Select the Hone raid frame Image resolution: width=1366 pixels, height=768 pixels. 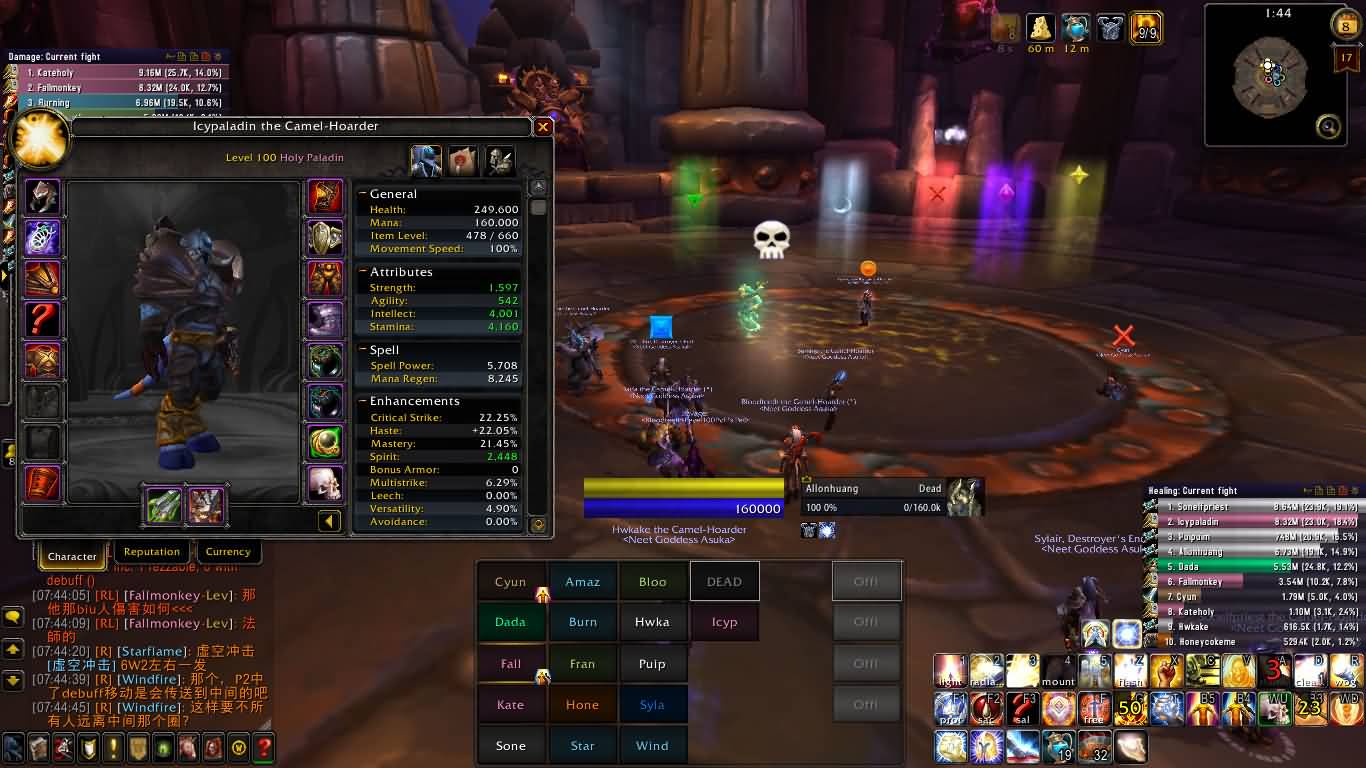582,705
